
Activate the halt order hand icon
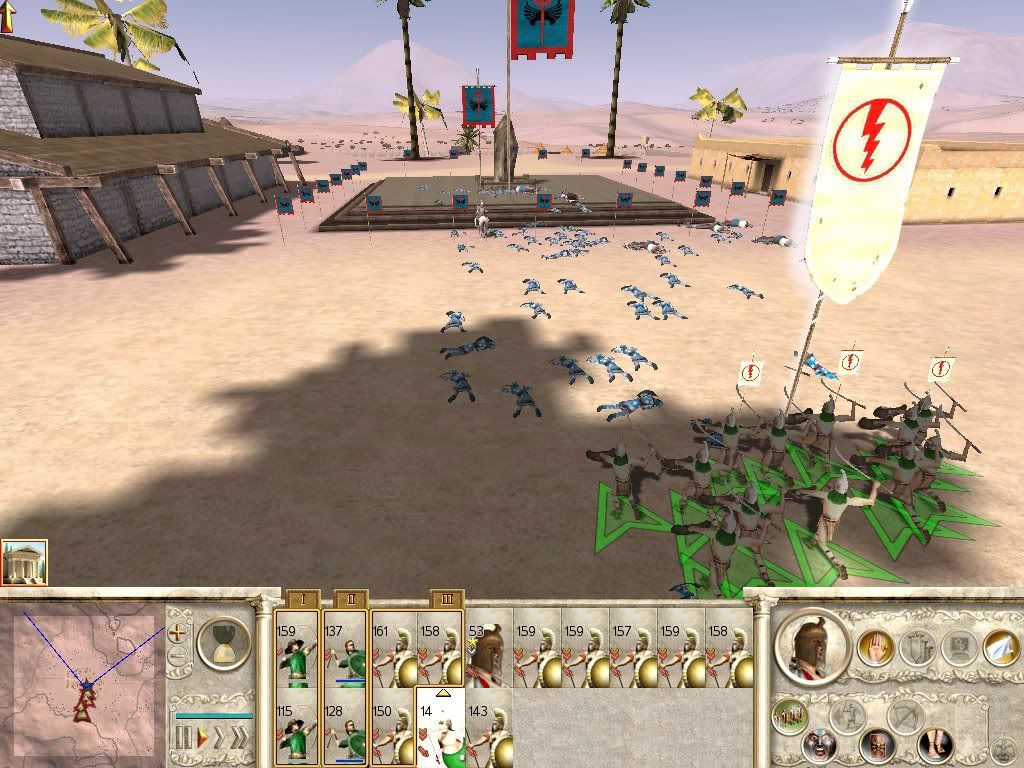tap(873, 647)
